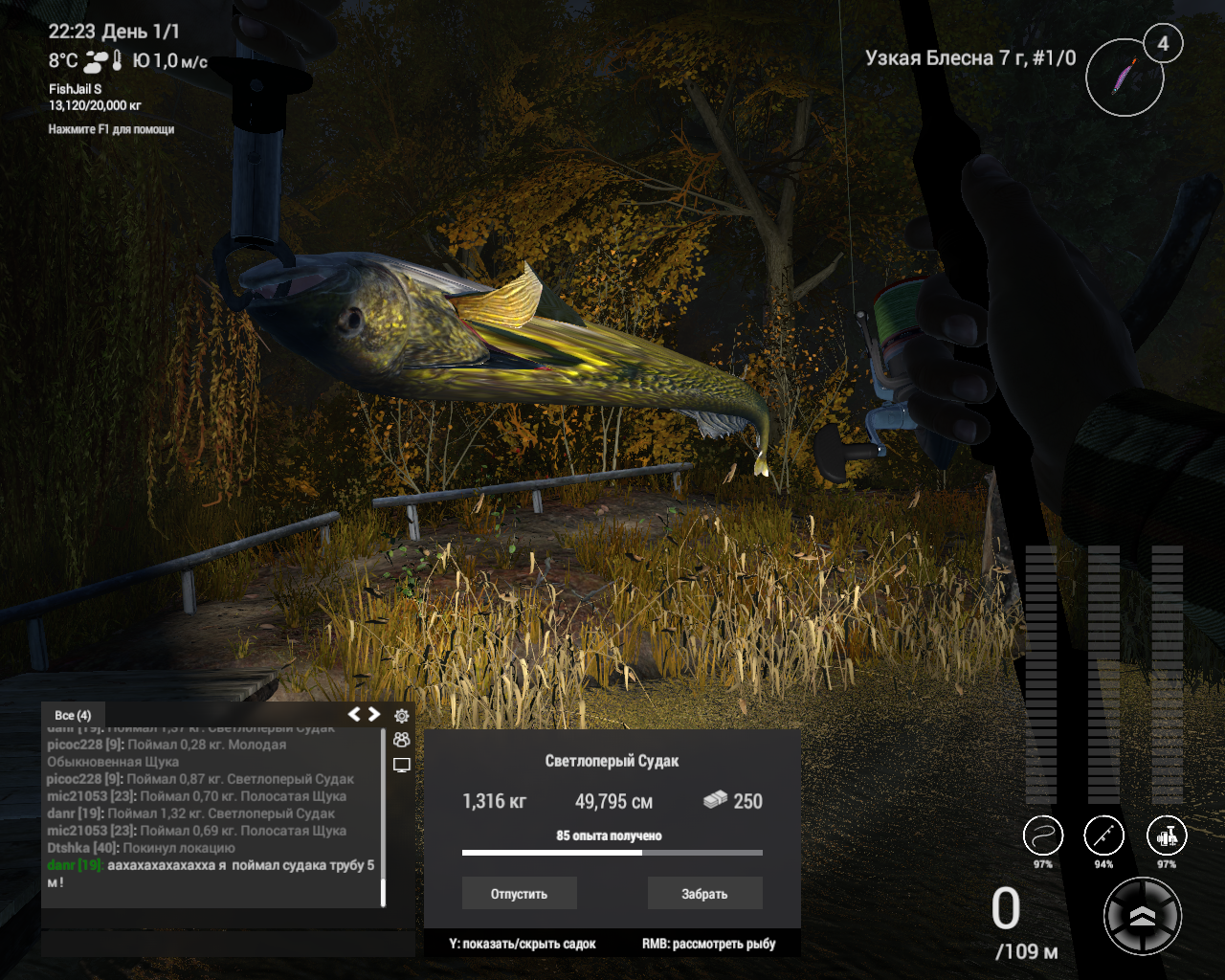Image resolution: width=1225 pixels, height=980 pixels.
Task: Open the chat settings gear icon
Action: (x=402, y=716)
